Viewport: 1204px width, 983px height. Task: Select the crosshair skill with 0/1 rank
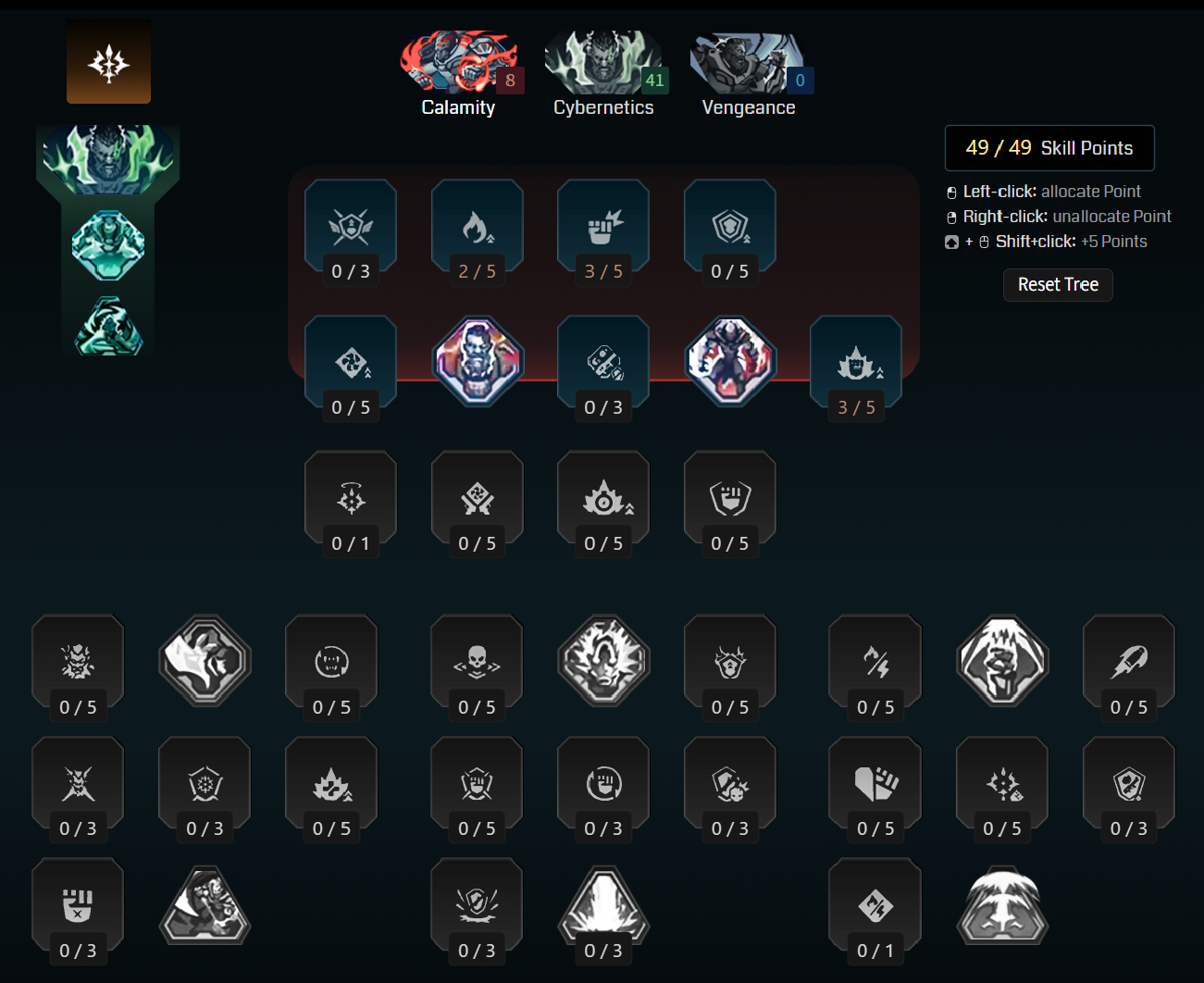pyautogui.click(x=351, y=498)
